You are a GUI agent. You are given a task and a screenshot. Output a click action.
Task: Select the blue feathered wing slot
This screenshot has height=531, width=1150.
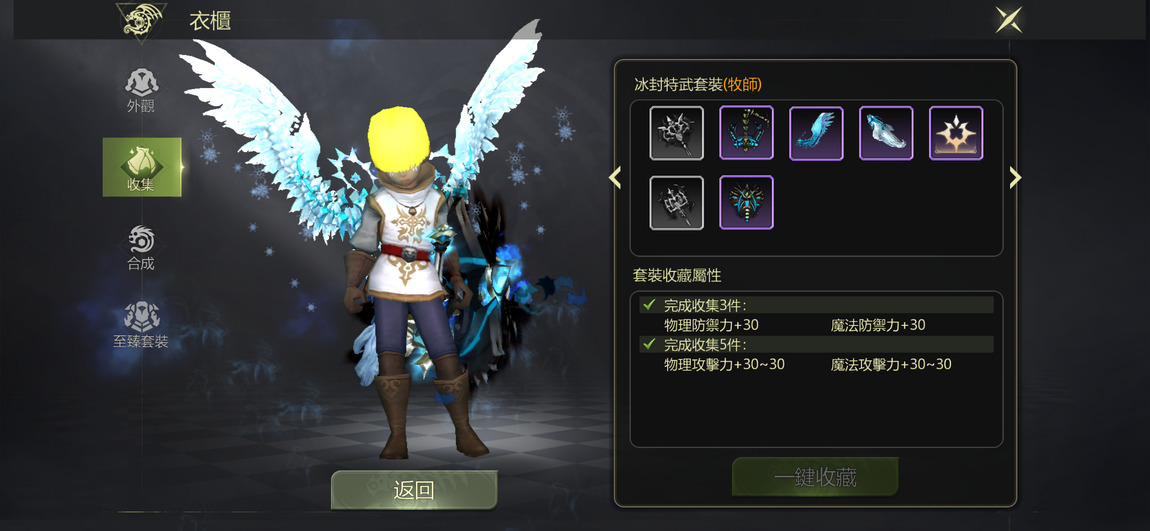pyautogui.click(x=816, y=133)
